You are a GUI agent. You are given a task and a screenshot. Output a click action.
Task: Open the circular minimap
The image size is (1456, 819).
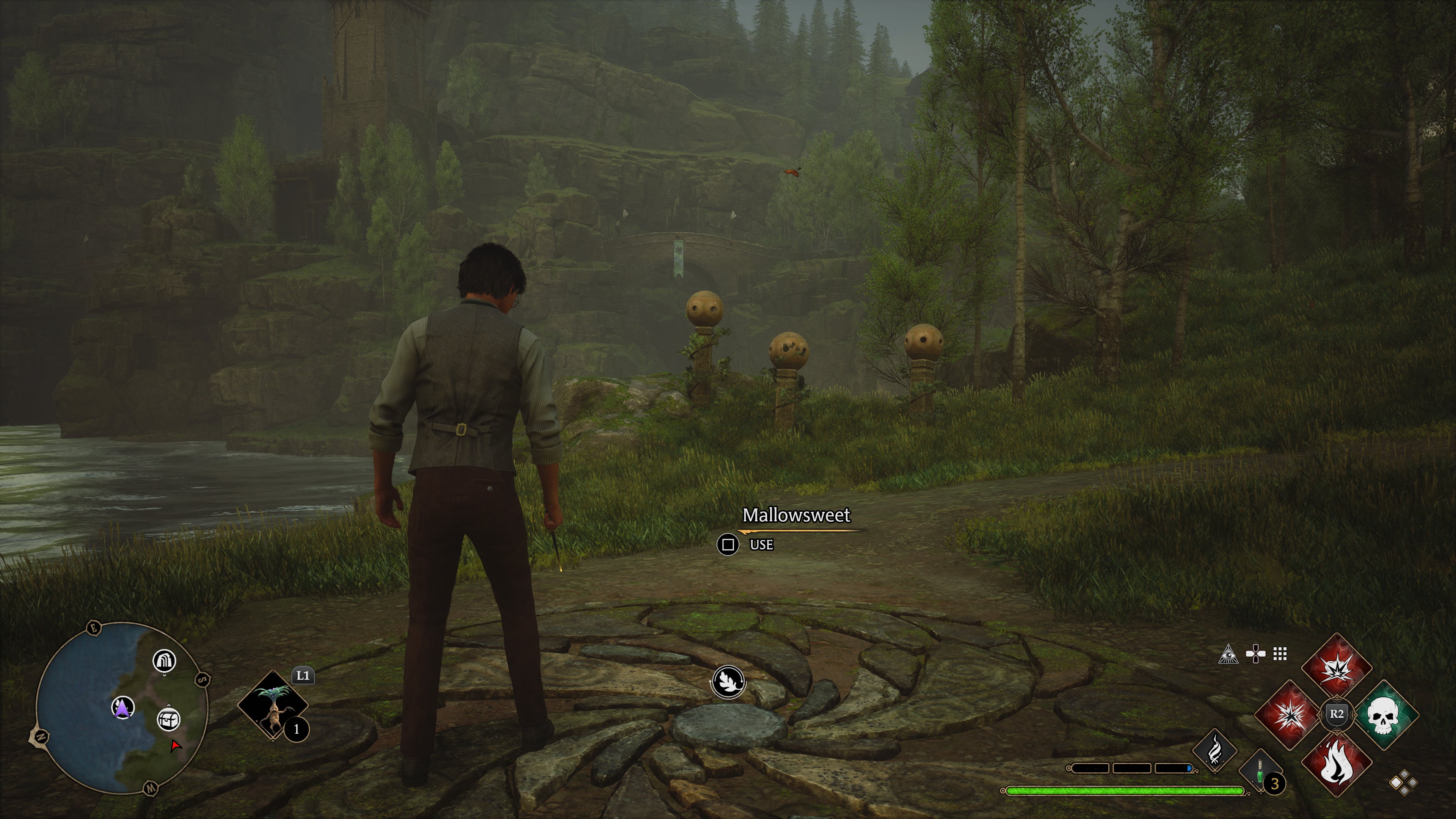(121, 708)
